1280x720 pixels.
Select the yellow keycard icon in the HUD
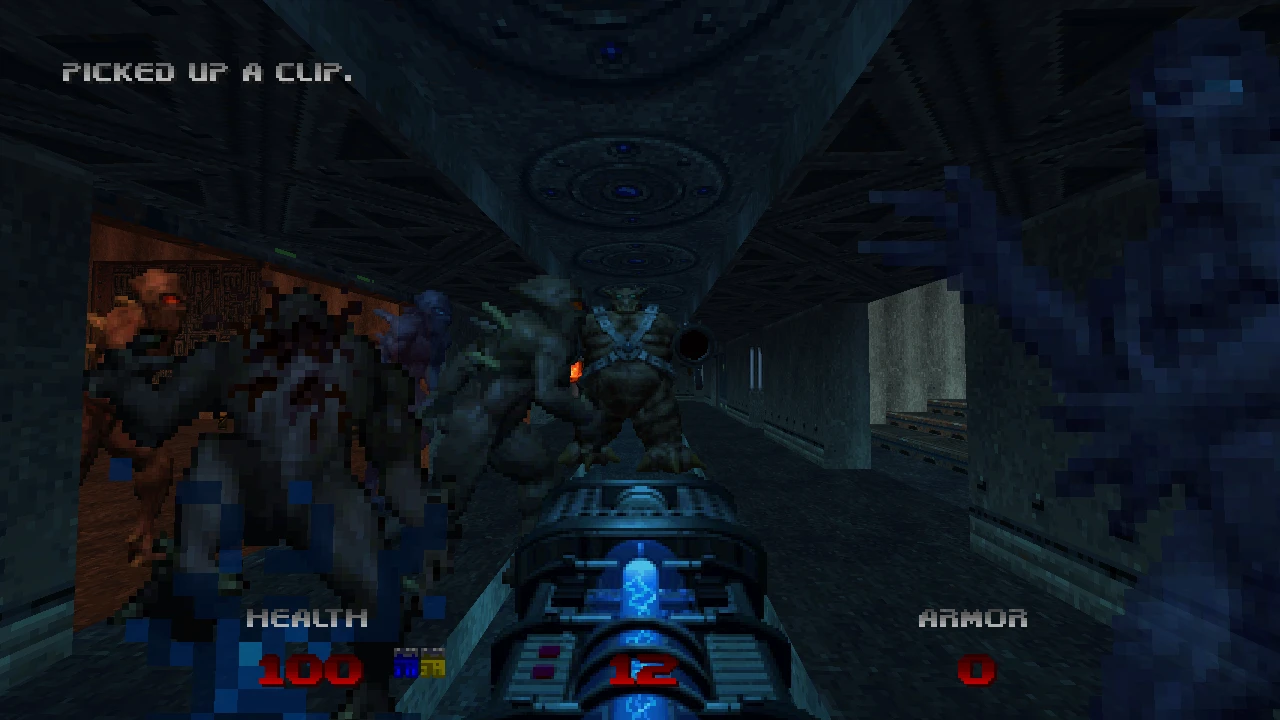point(433,663)
